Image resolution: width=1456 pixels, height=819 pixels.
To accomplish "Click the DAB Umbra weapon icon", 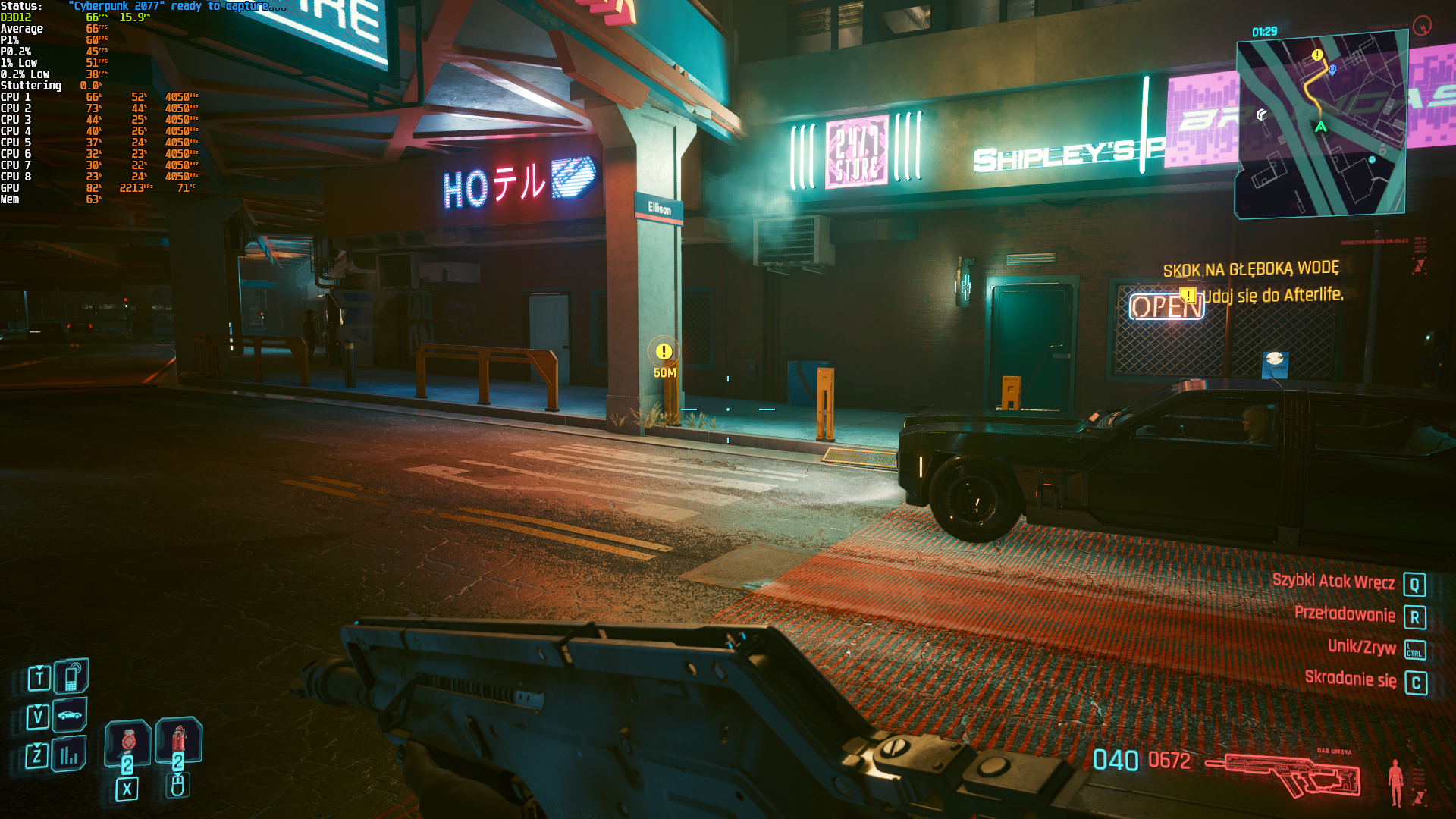I will pyautogui.click(x=1282, y=775).
